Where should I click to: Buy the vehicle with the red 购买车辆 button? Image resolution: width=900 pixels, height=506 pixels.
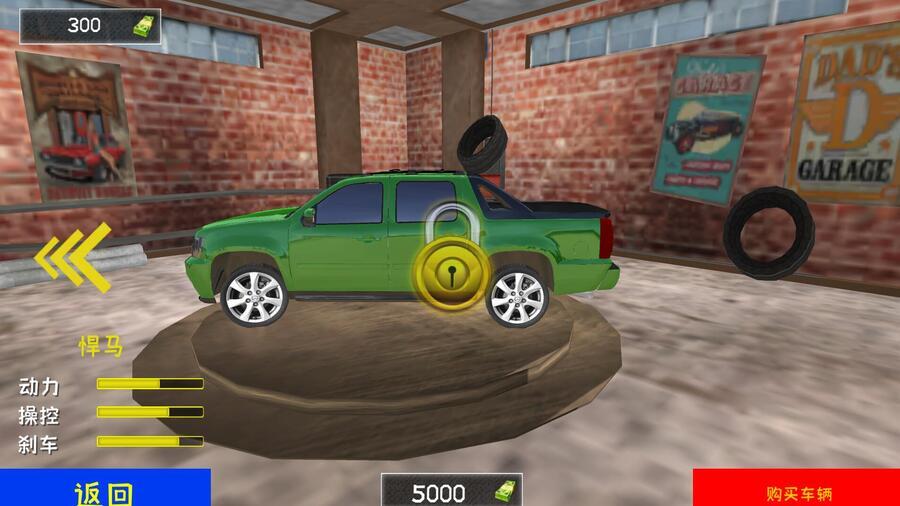pos(797,489)
